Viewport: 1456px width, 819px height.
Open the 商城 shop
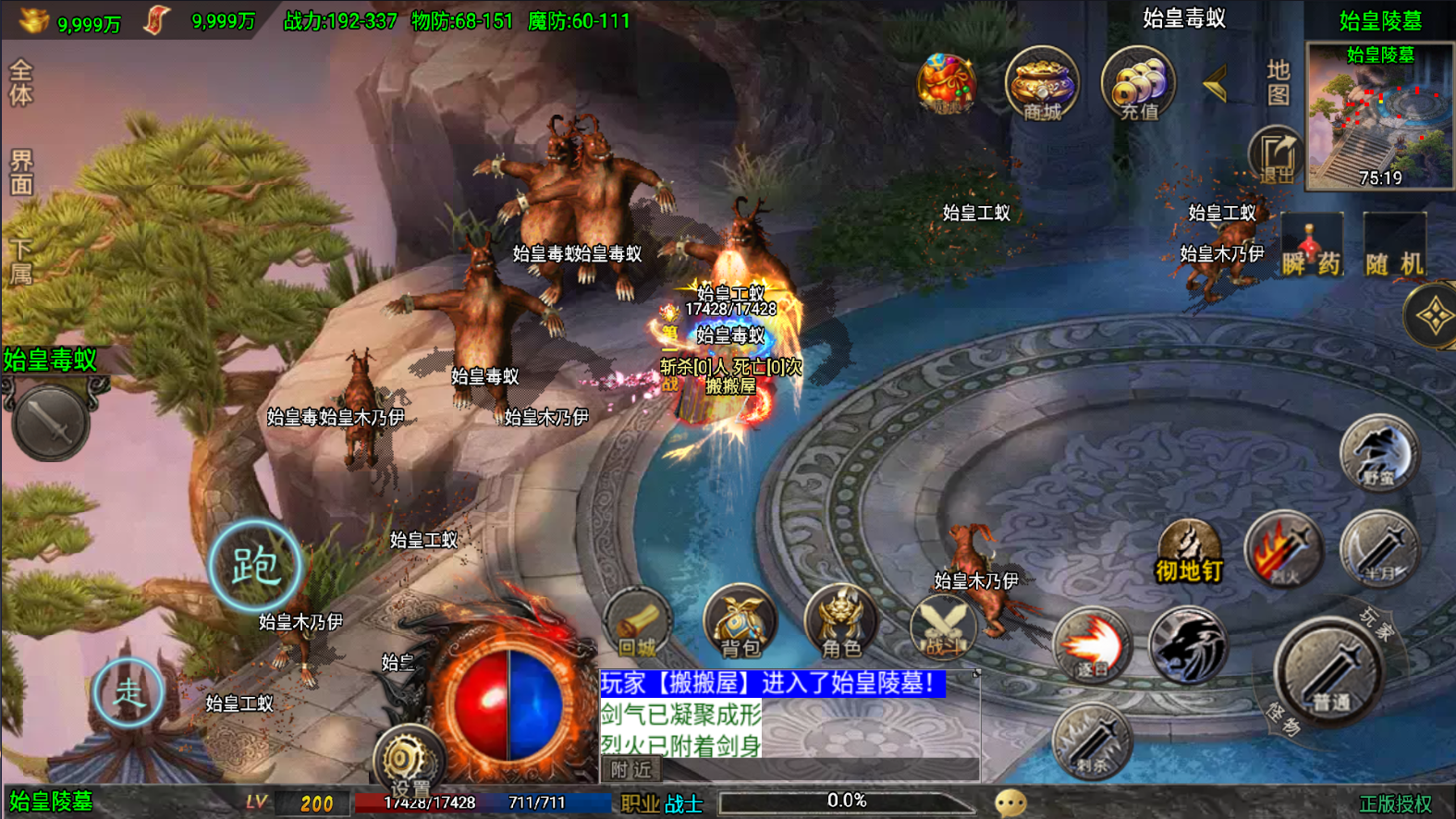coord(1042,85)
